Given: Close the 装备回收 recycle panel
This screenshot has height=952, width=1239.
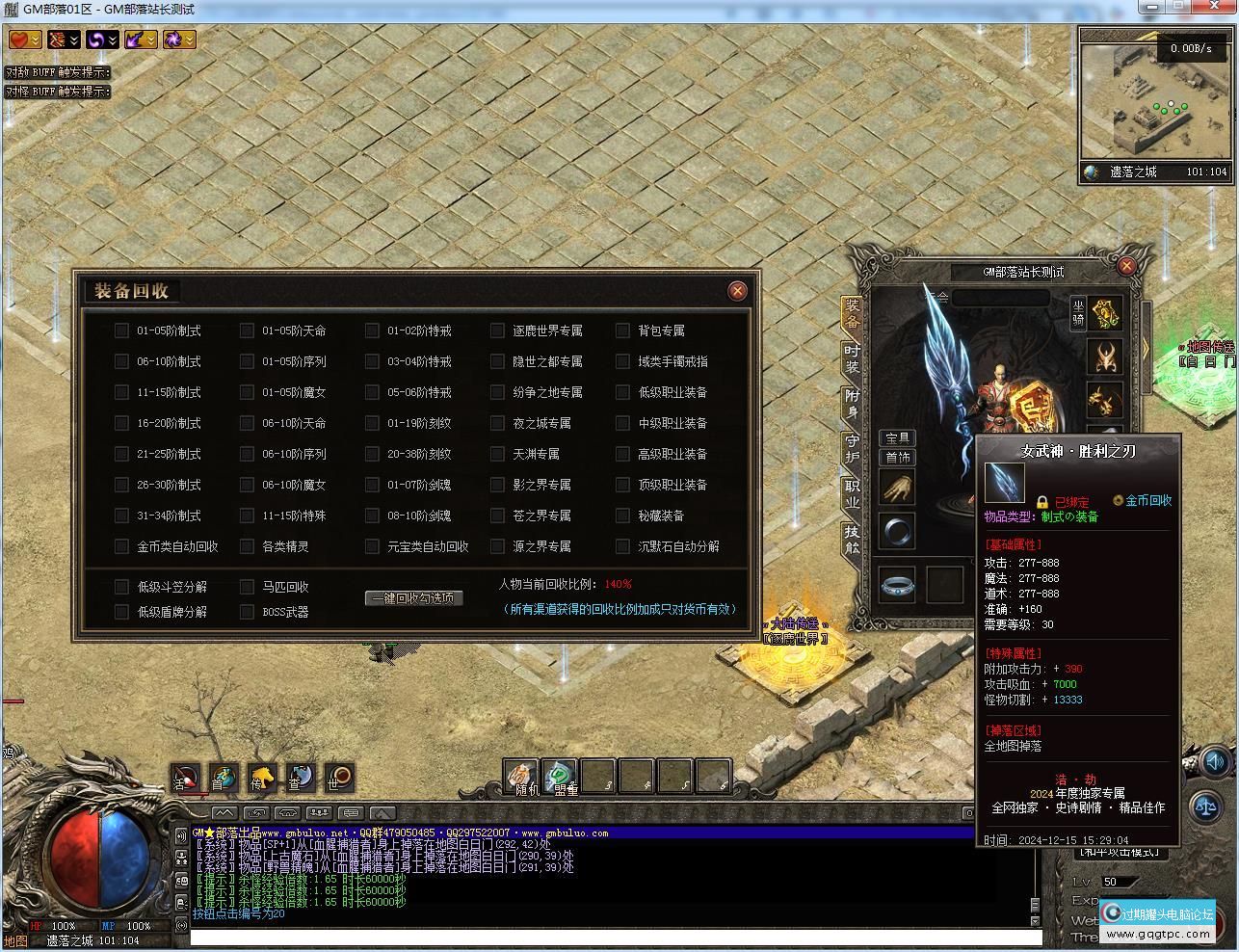Looking at the screenshot, I should pyautogui.click(x=737, y=290).
